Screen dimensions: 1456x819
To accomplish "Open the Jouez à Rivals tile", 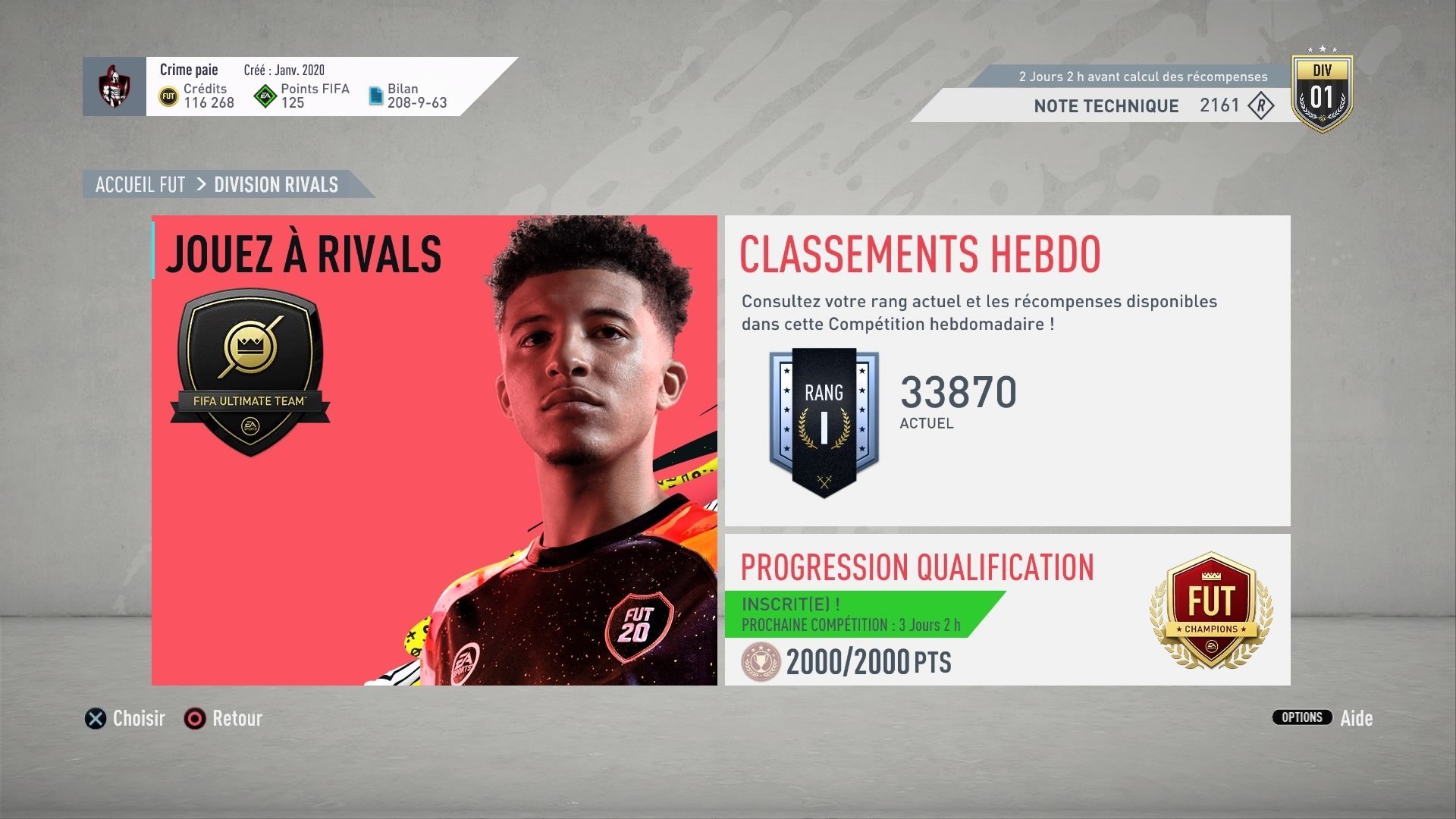I will [x=434, y=450].
